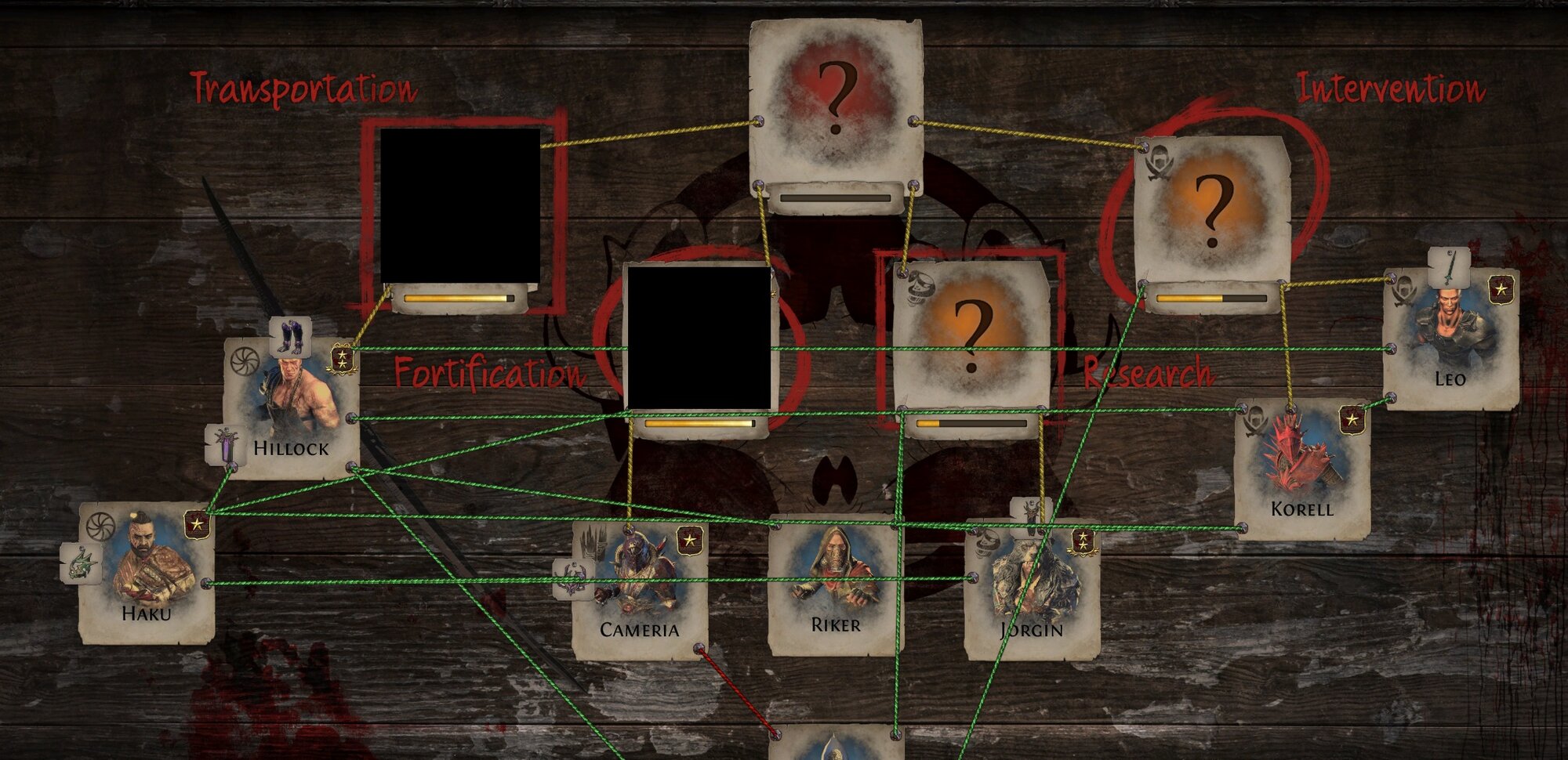Viewport: 1568px width, 760px height.
Task: Open Riker's member card
Action: (836, 584)
